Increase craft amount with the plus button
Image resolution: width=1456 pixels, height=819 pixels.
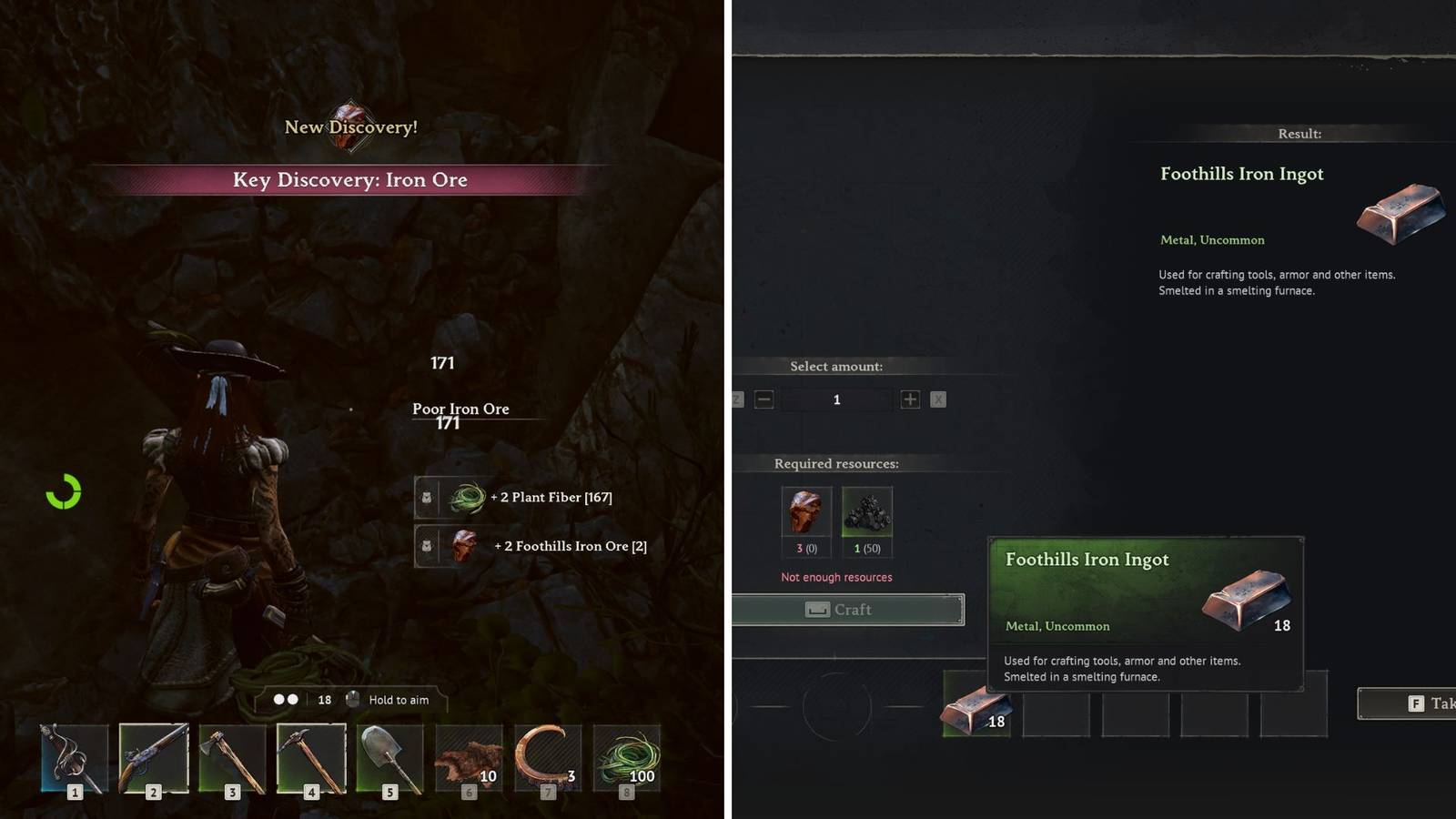coord(908,399)
